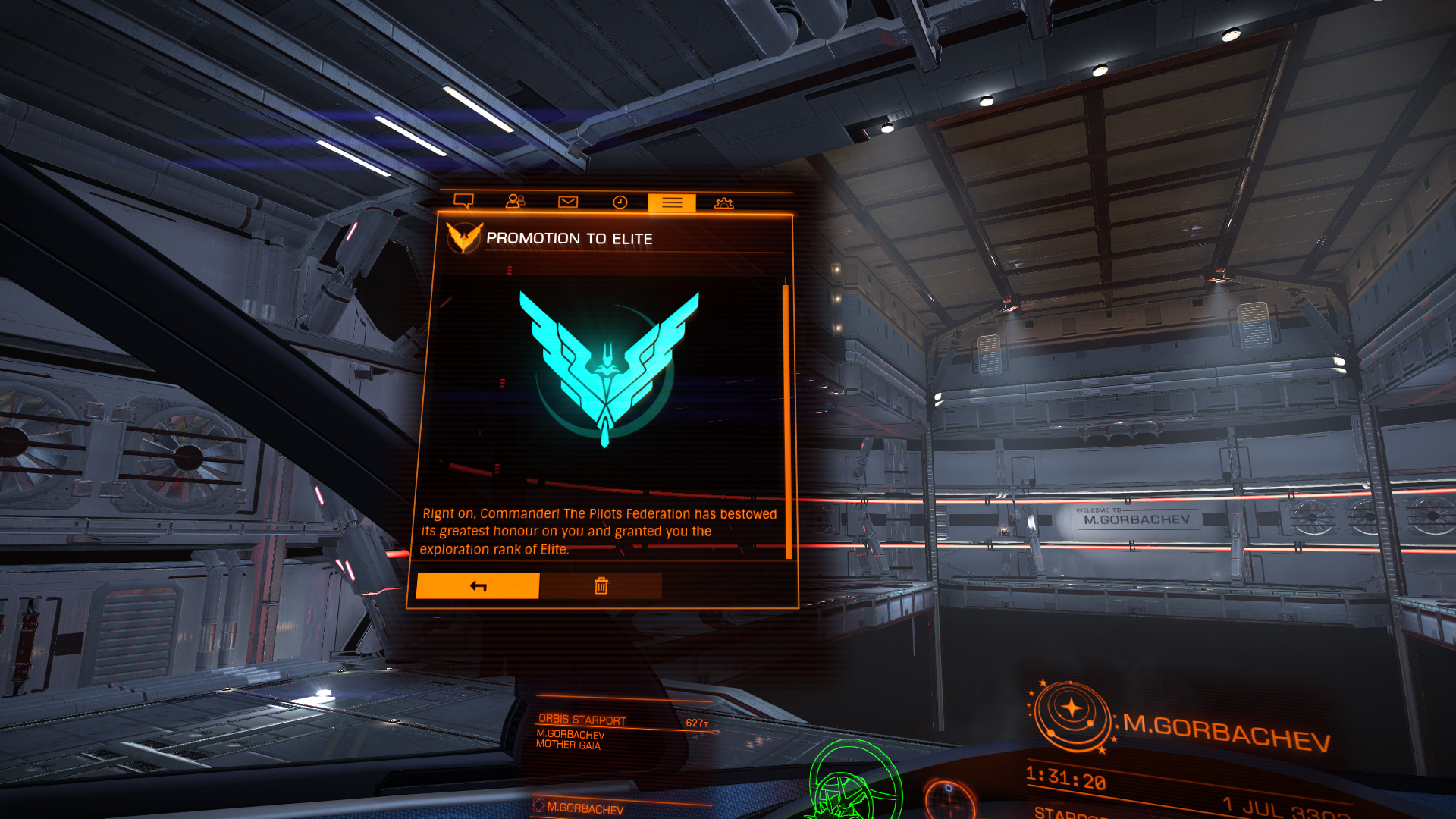
Task: Show the history clock tab
Action: [620, 202]
